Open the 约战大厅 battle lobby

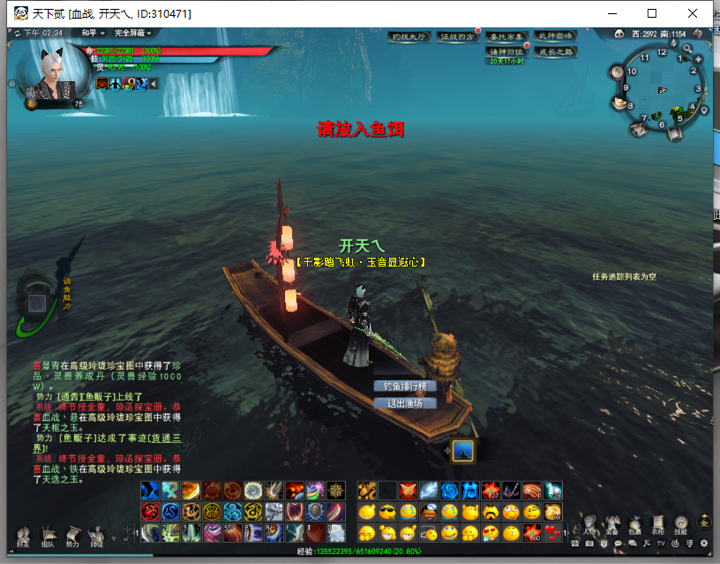409,37
